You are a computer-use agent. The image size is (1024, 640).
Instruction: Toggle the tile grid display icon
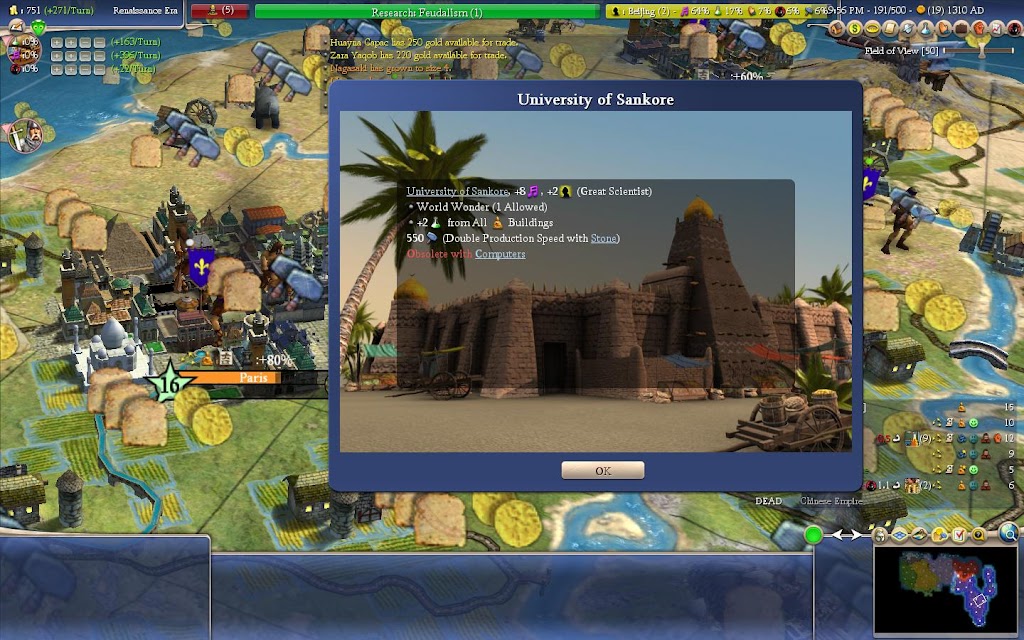coord(898,535)
